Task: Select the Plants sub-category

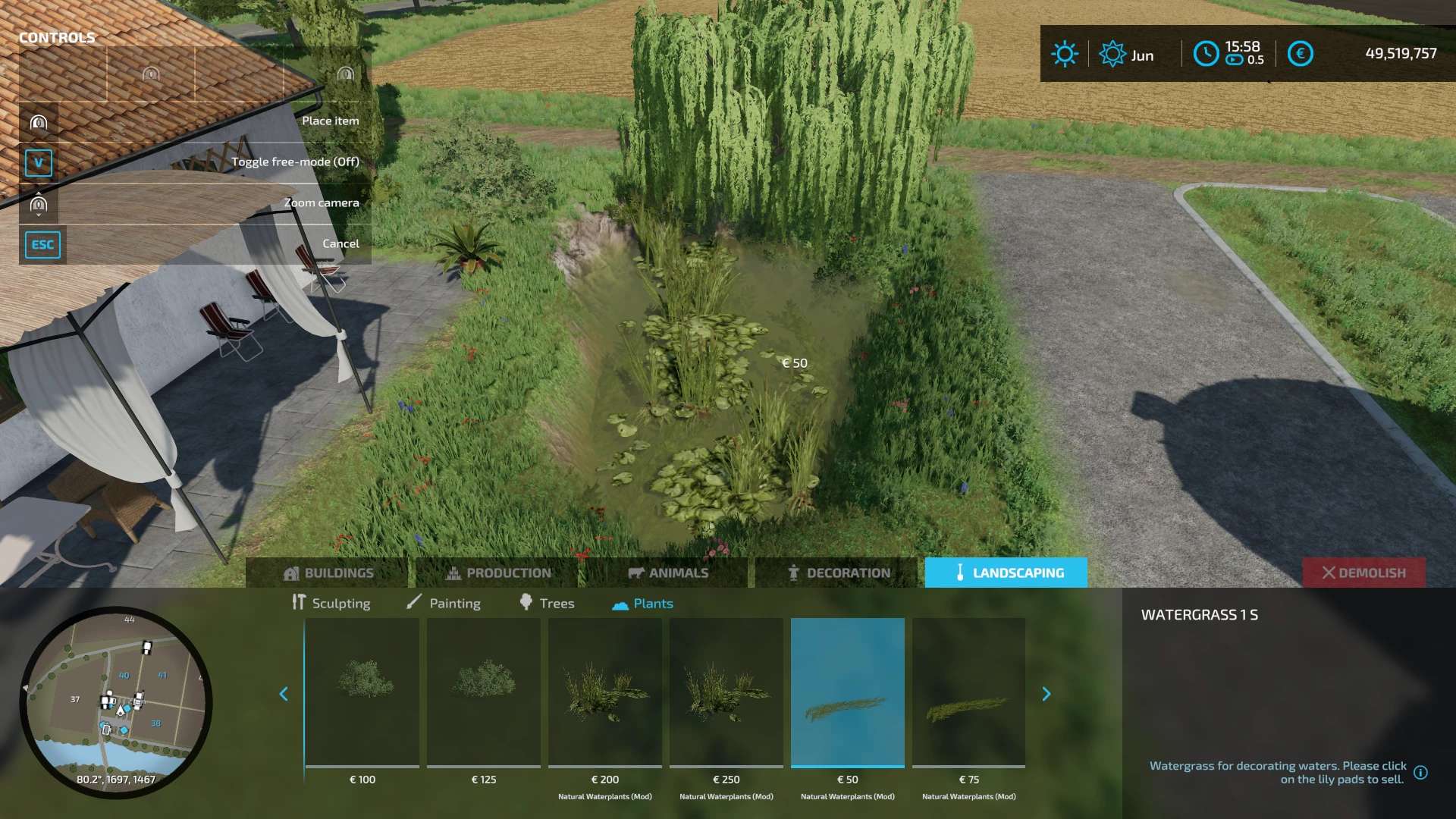Action: [642, 603]
